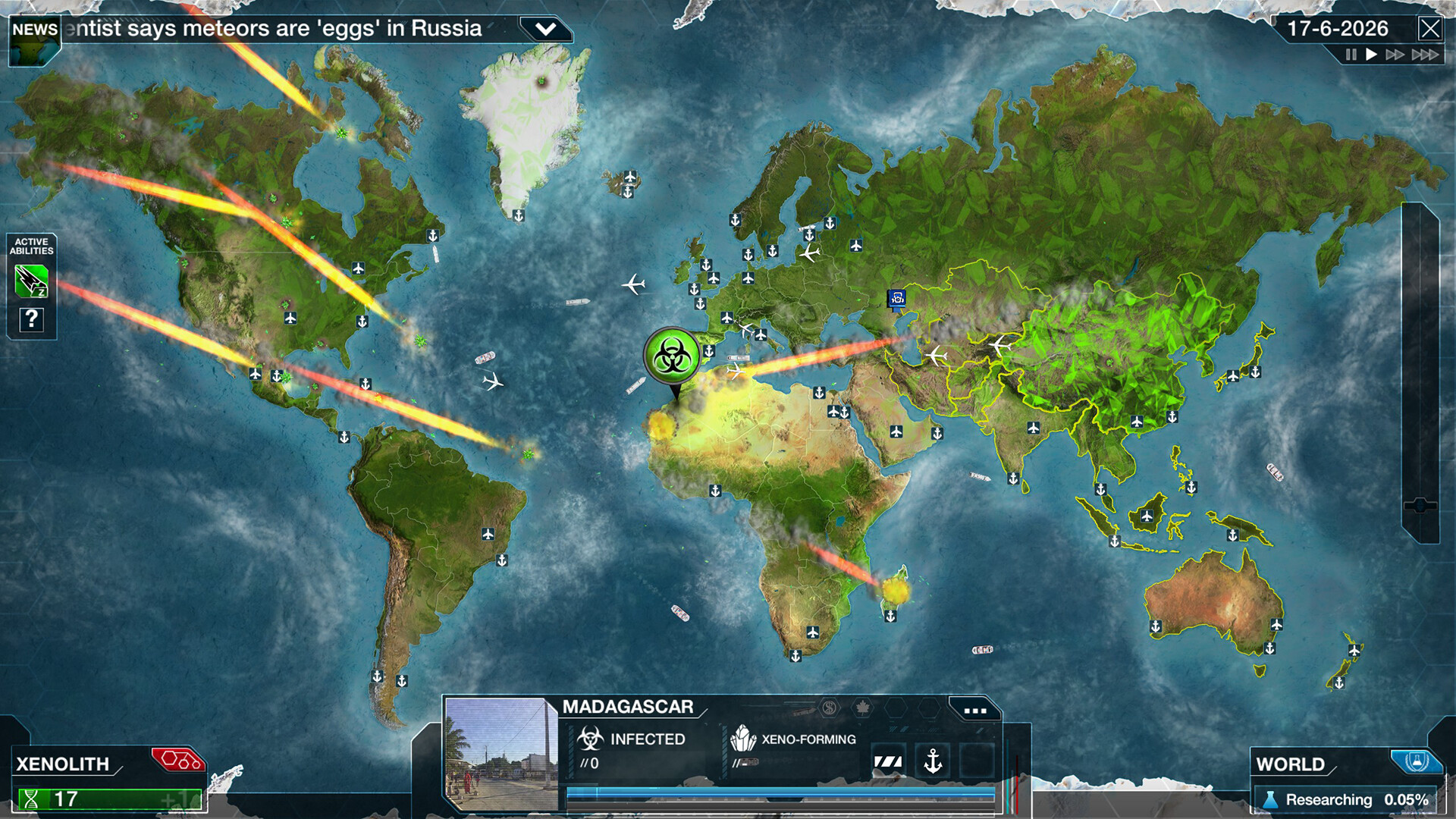Click the MADAGASCAR country name header
The image size is (1456, 819).
[628, 706]
